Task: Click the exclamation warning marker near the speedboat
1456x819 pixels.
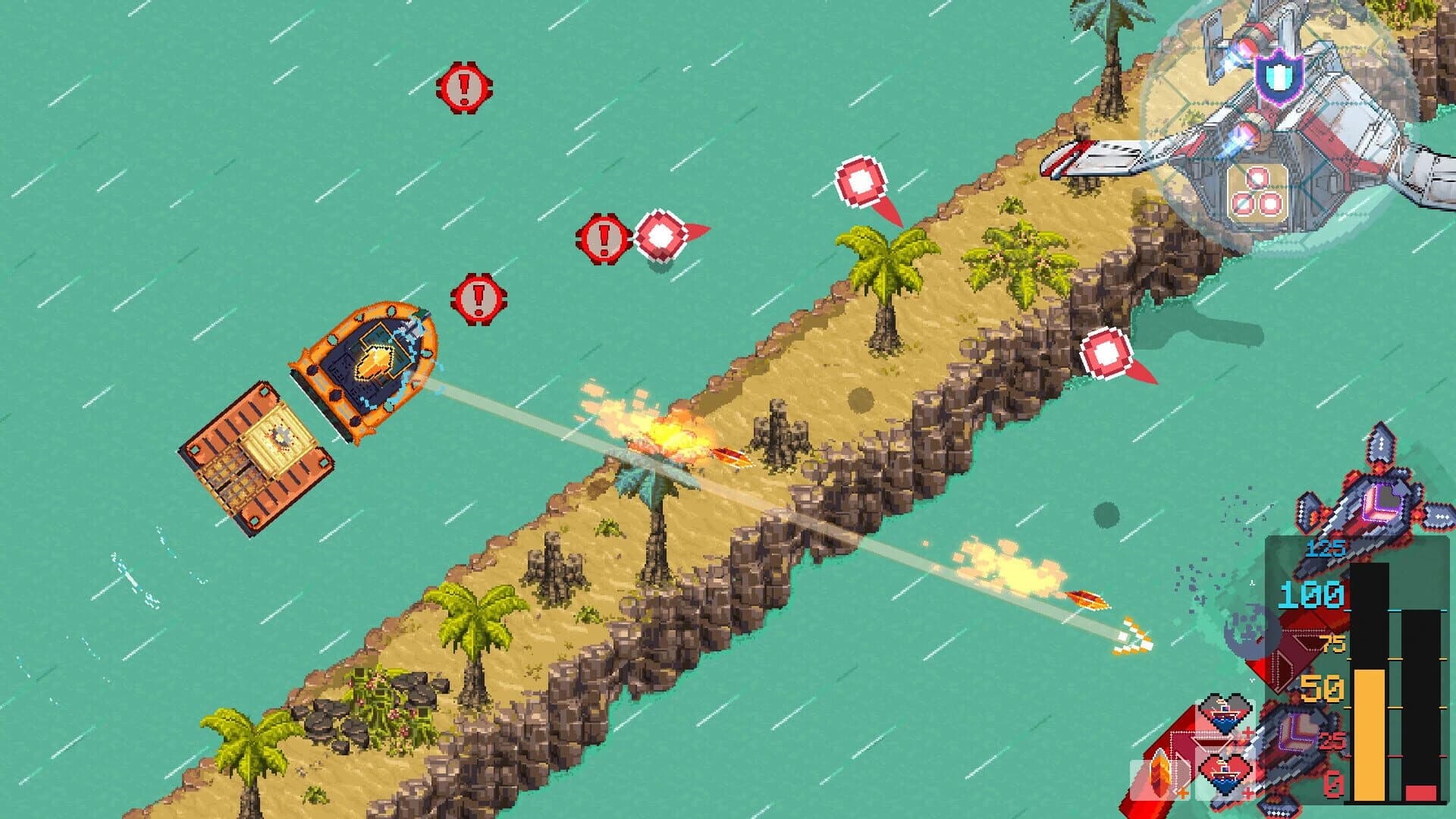Action: tap(476, 297)
